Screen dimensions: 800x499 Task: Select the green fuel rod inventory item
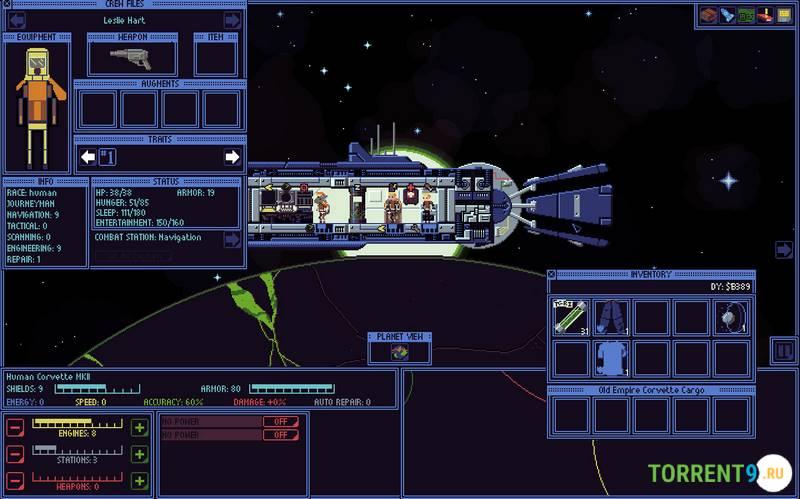[x=572, y=317]
